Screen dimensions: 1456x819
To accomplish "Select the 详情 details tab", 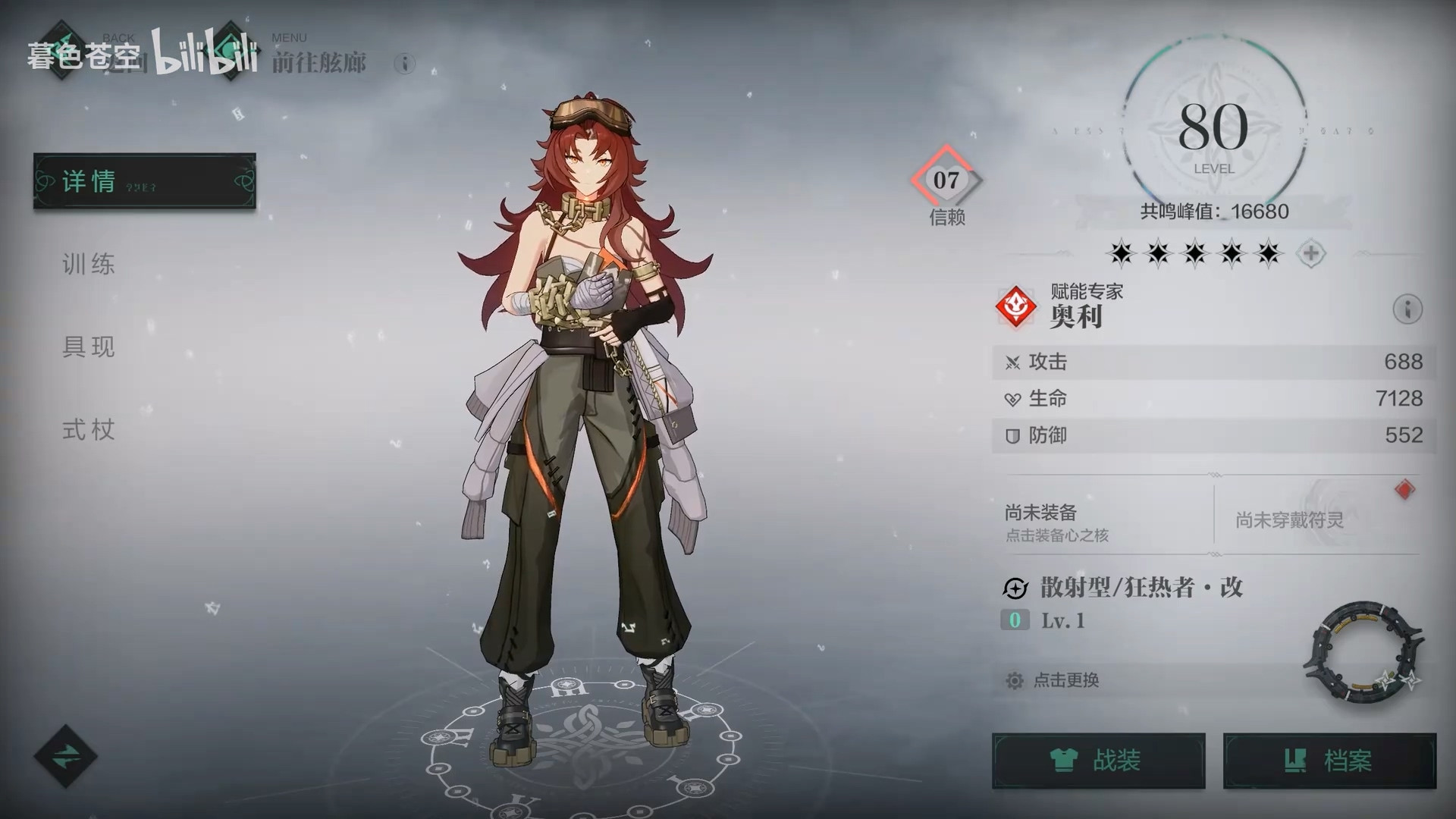I will tap(144, 181).
